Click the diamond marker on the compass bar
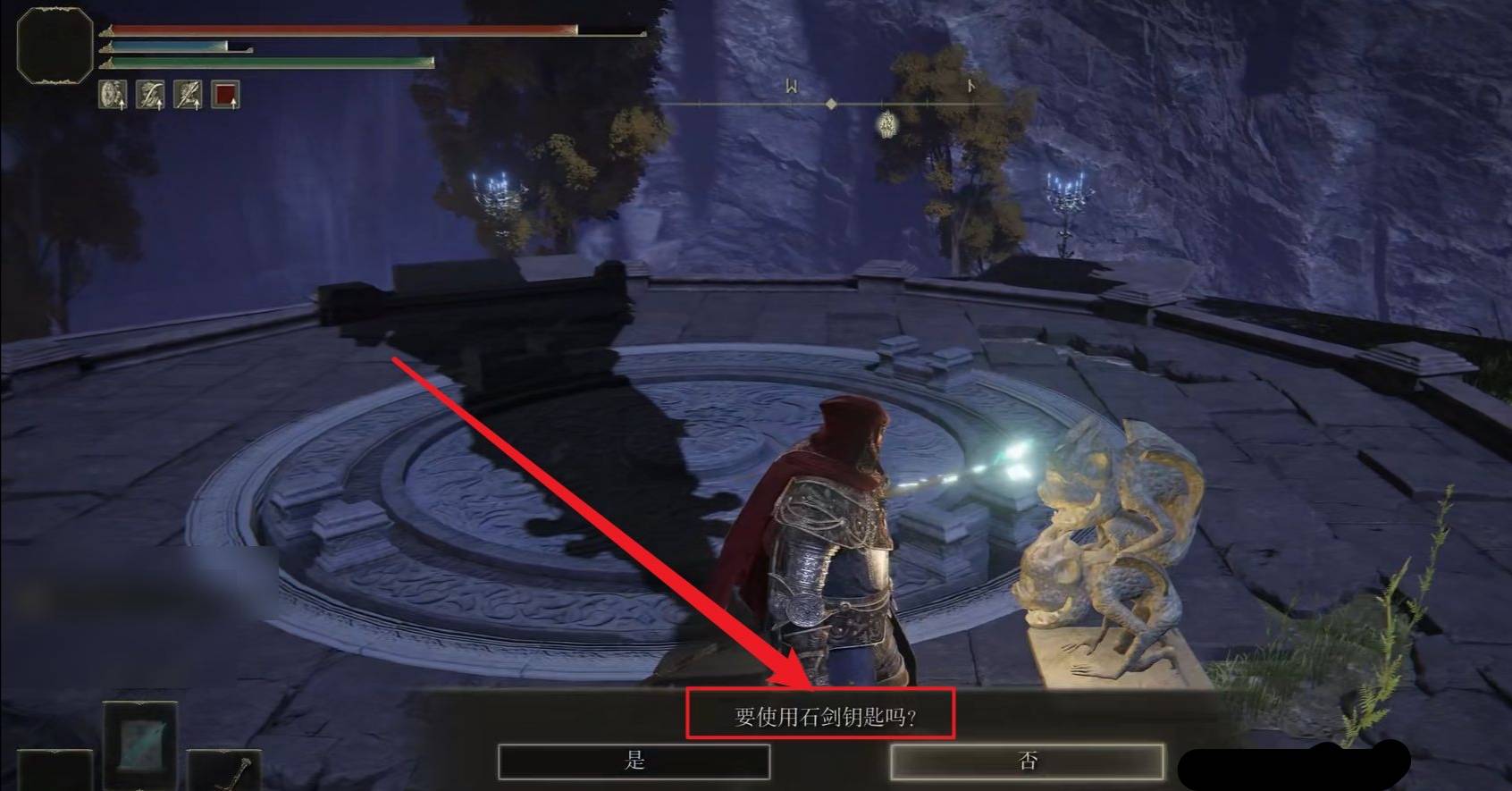This screenshot has width=1512, height=791. [832, 105]
